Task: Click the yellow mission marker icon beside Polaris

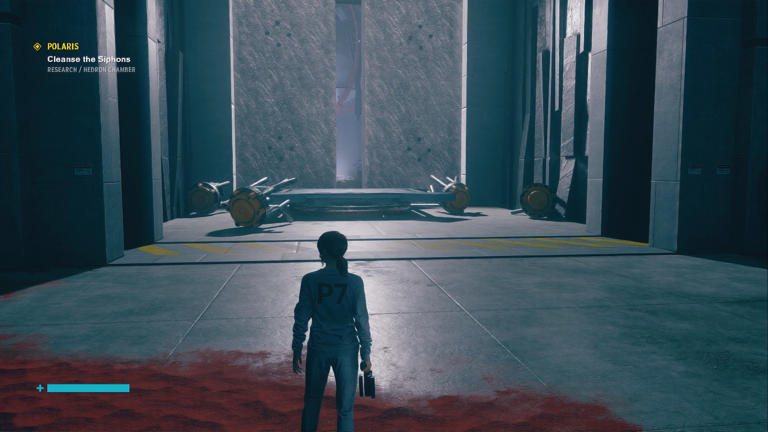Action: click(x=37, y=46)
